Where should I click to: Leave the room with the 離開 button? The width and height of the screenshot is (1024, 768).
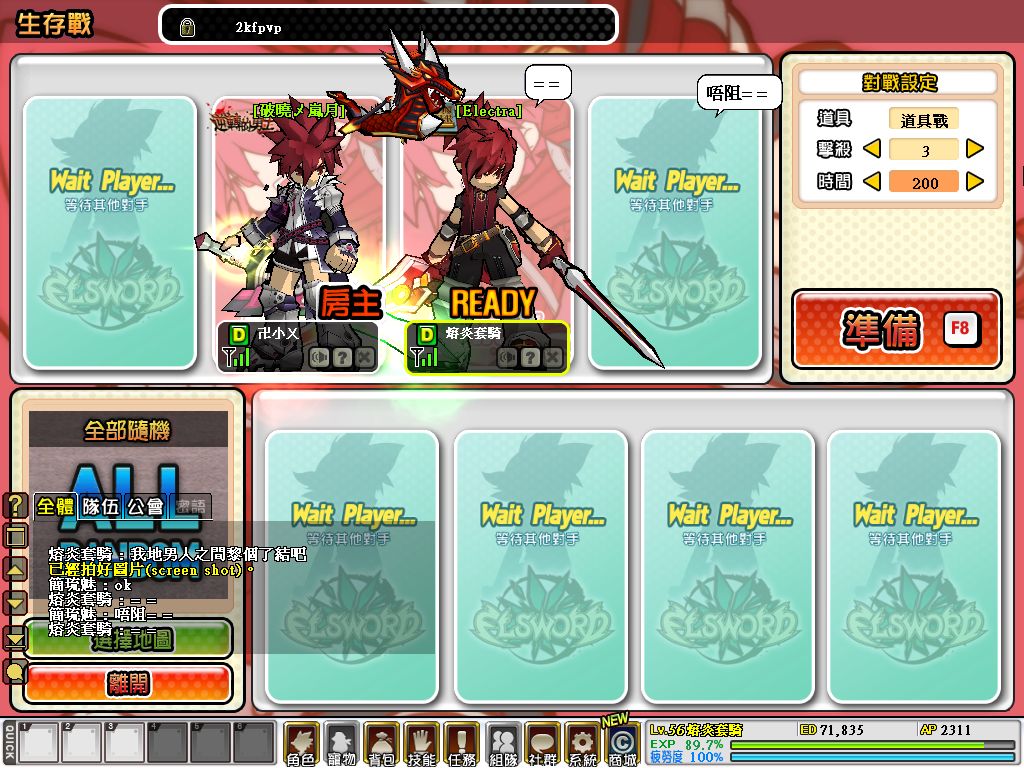tap(128, 684)
